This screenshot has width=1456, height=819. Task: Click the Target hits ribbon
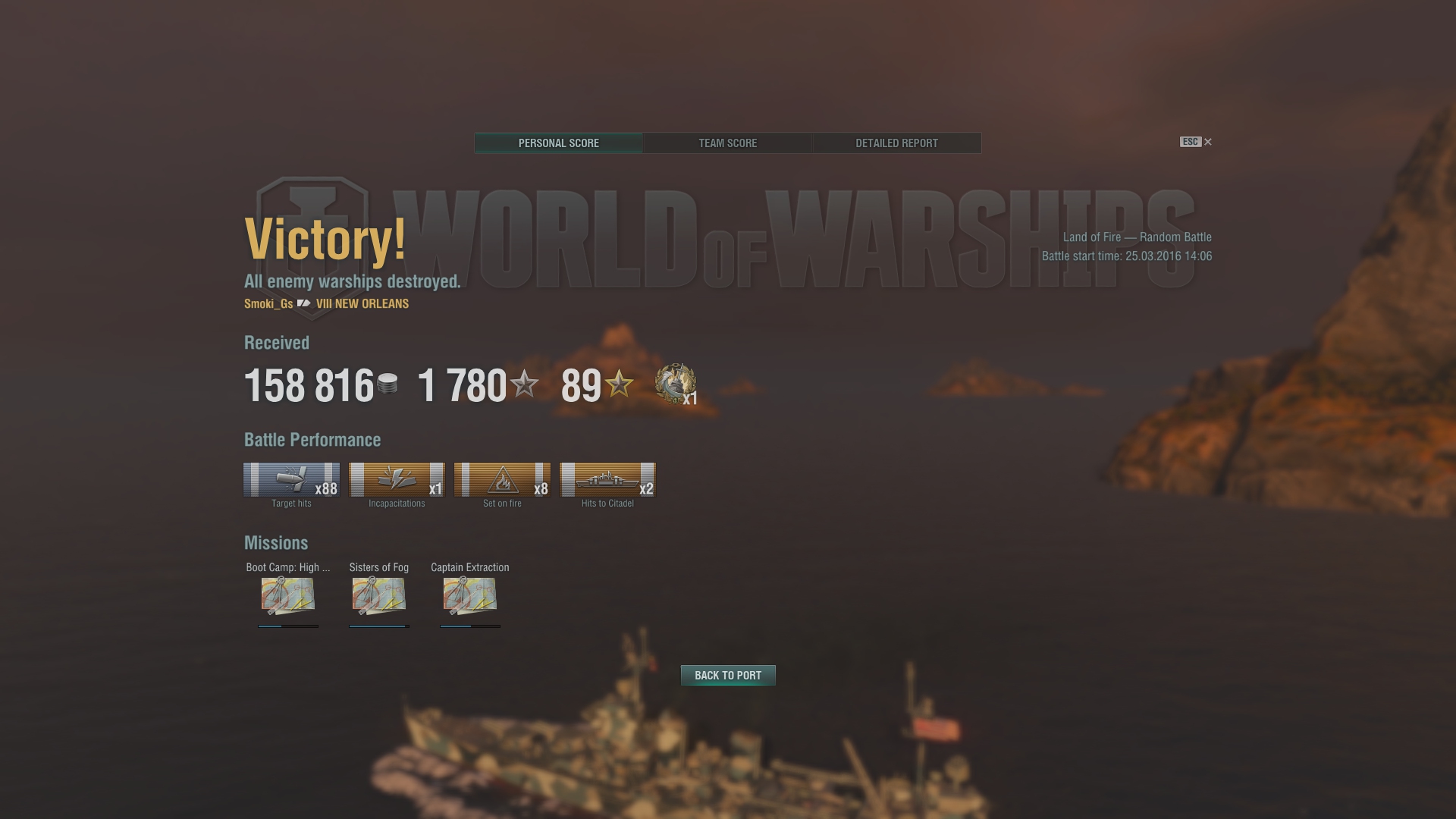pos(291,480)
